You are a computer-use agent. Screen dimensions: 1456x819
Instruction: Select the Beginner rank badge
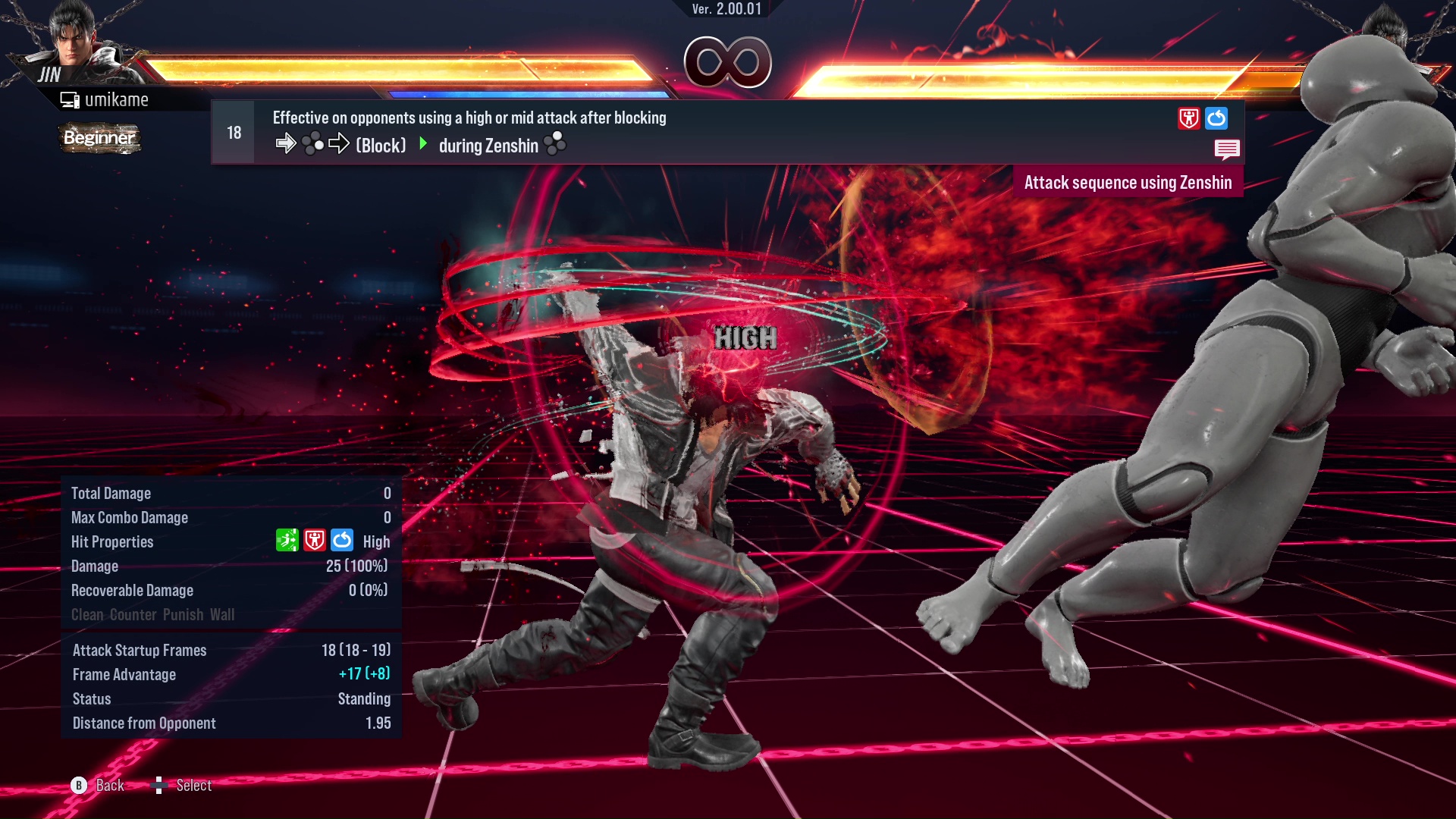click(99, 139)
